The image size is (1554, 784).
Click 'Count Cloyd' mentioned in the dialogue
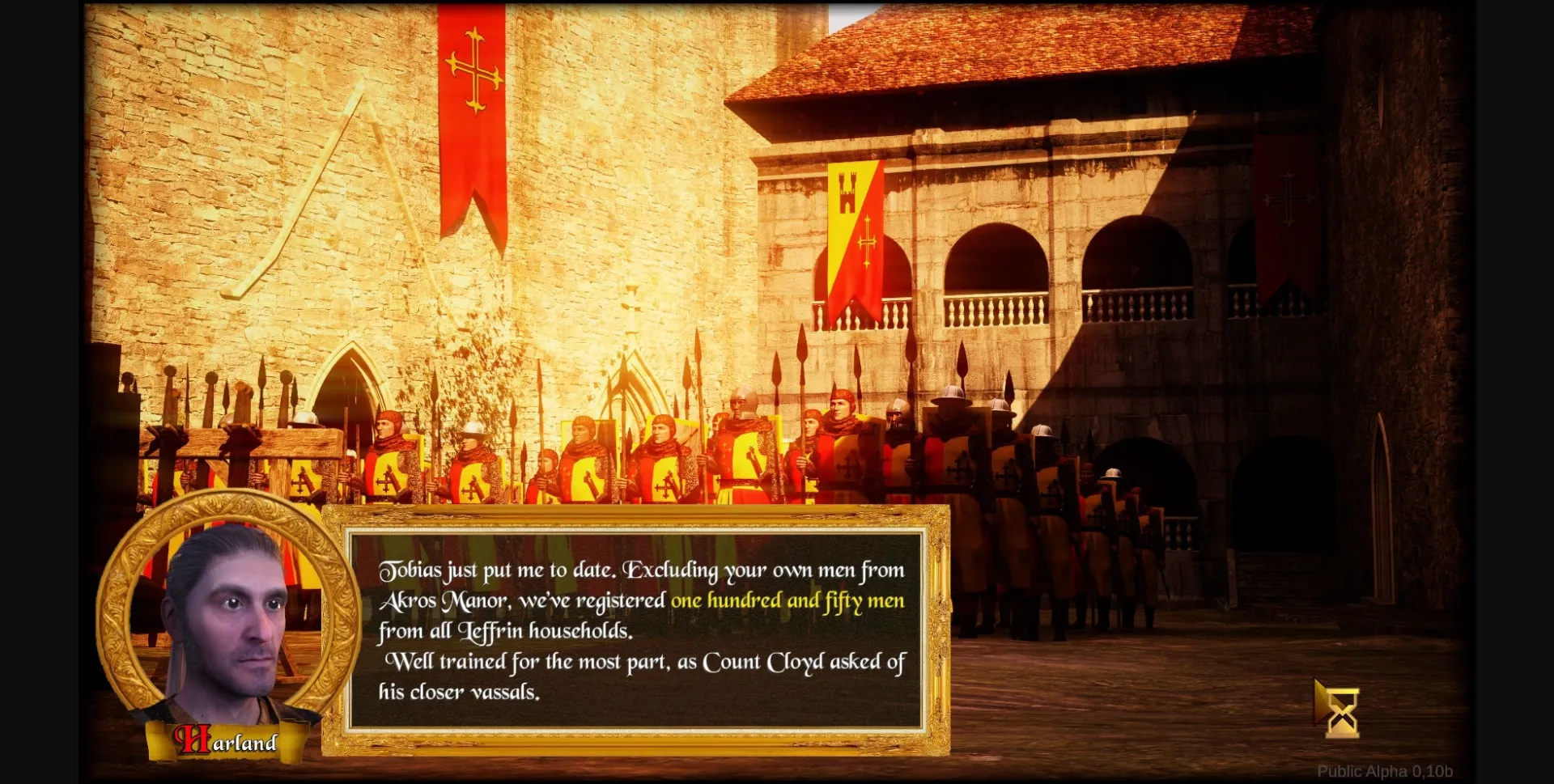(764, 663)
